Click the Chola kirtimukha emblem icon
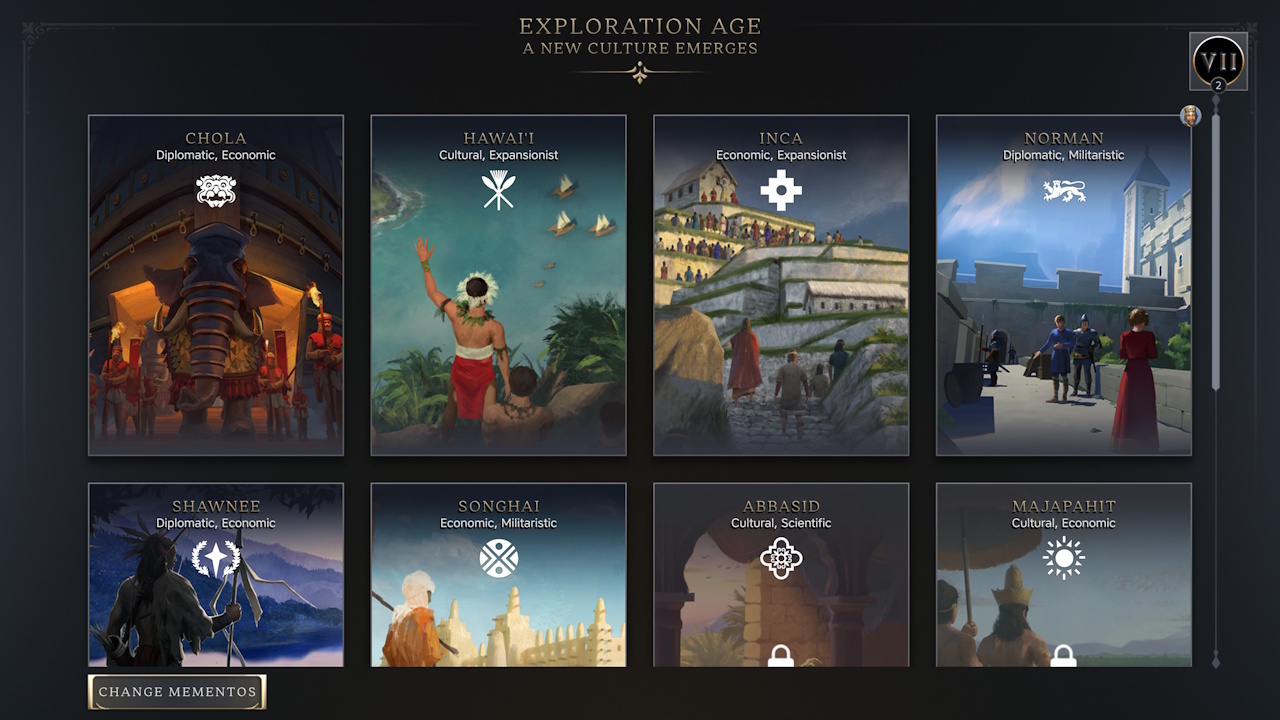This screenshot has height=720, width=1280. pyautogui.click(x=216, y=189)
